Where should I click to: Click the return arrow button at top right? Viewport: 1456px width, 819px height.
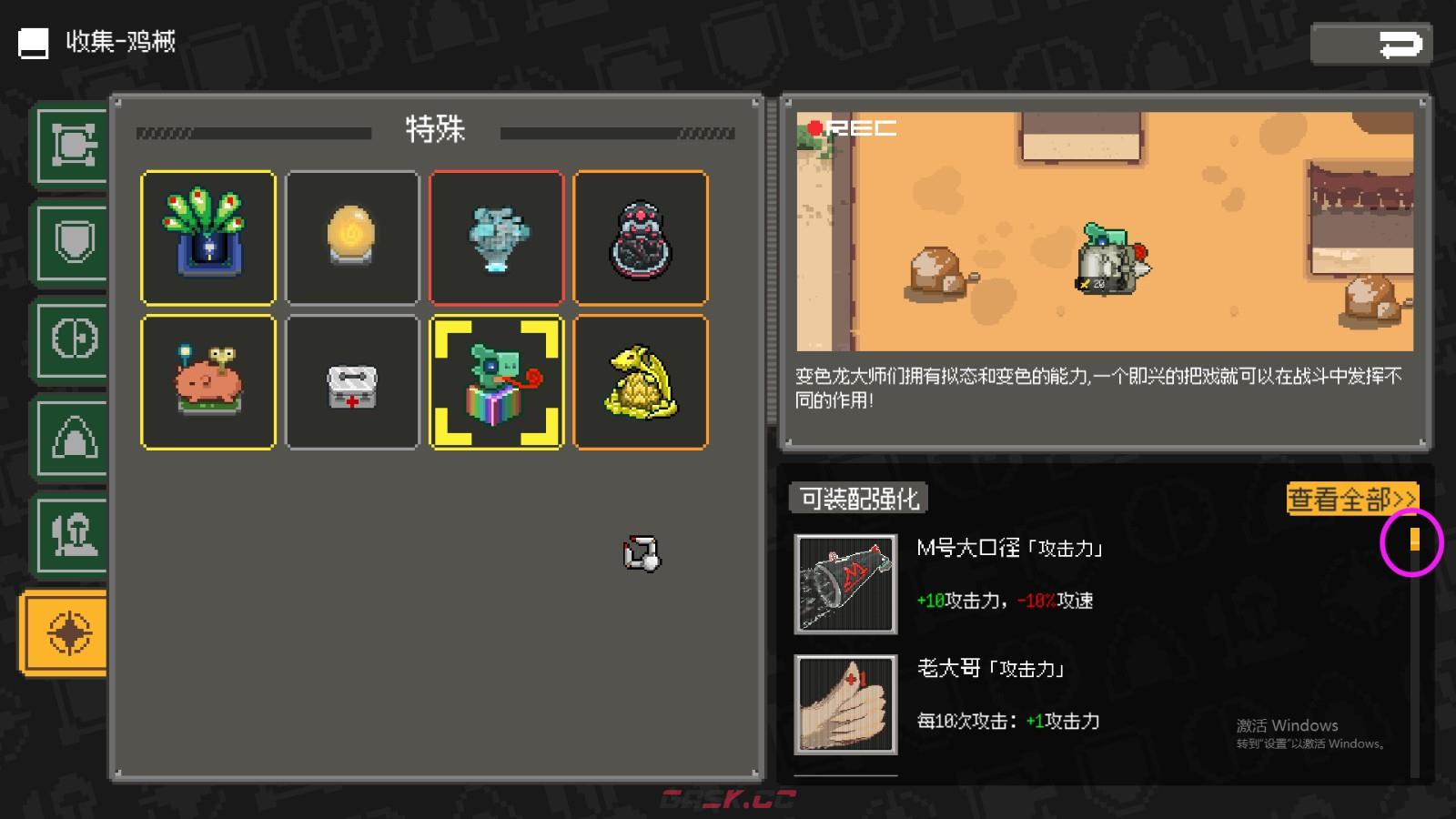(x=1372, y=43)
